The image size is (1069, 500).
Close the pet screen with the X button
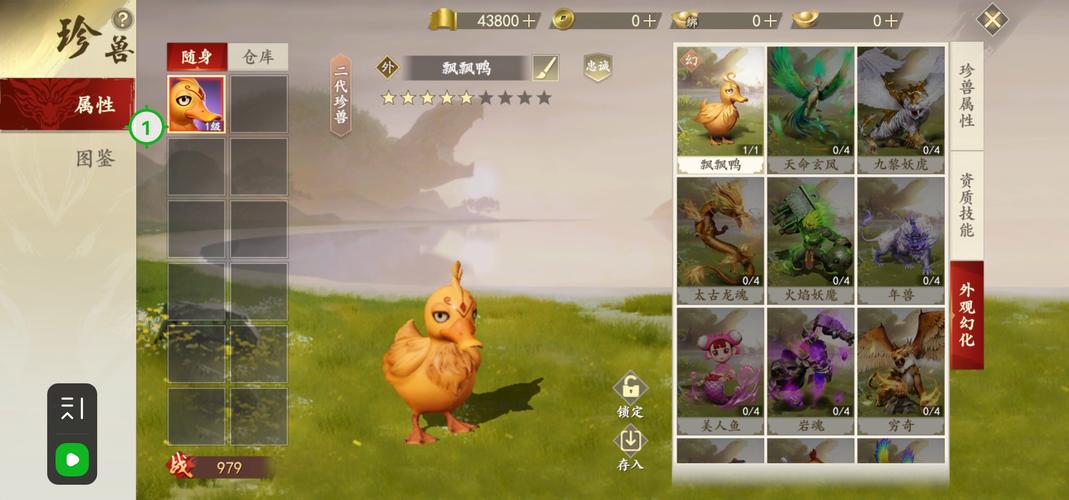tap(991, 20)
